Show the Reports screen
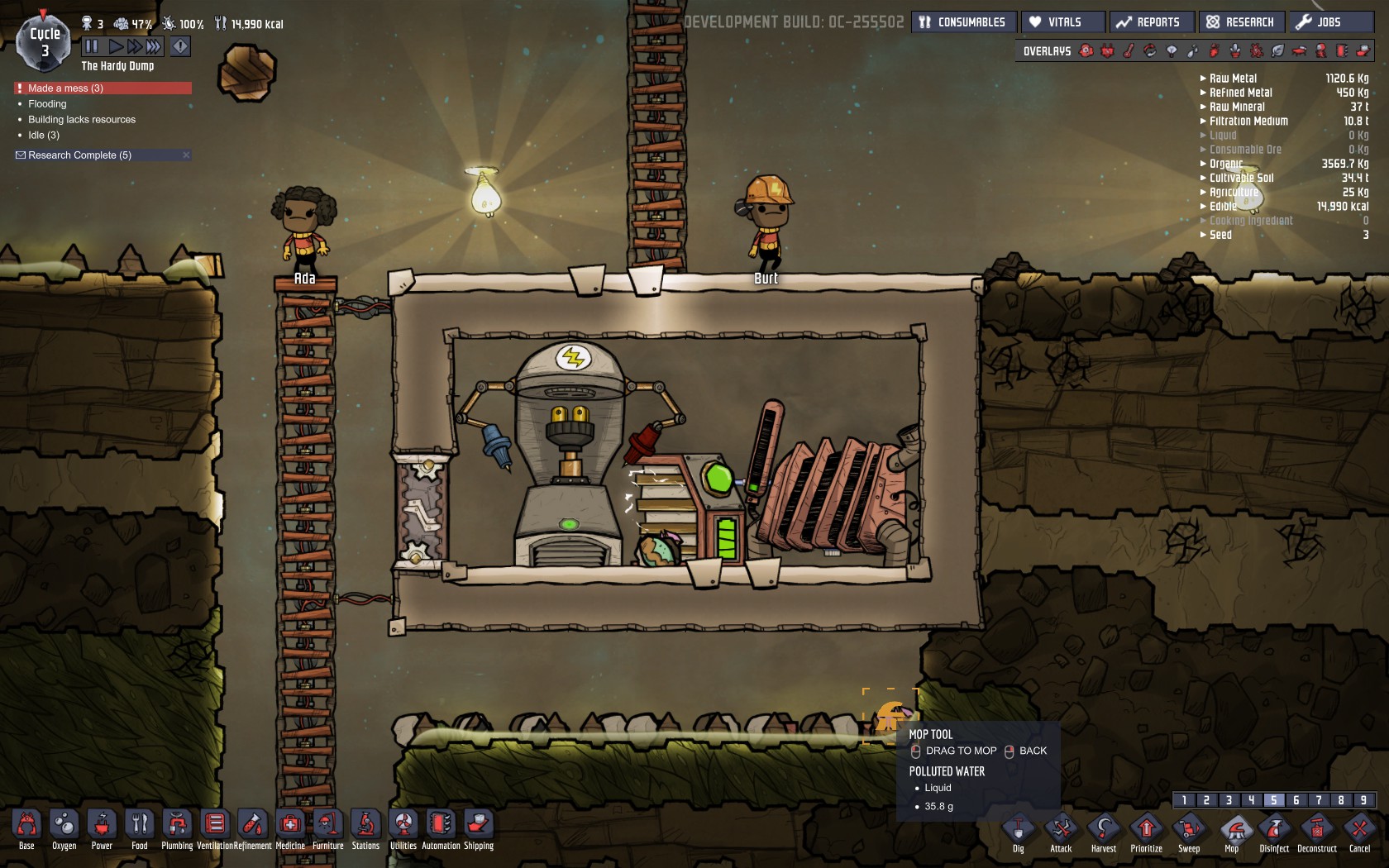Image resolution: width=1389 pixels, height=868 pixels. click(x=1151, y=22)
